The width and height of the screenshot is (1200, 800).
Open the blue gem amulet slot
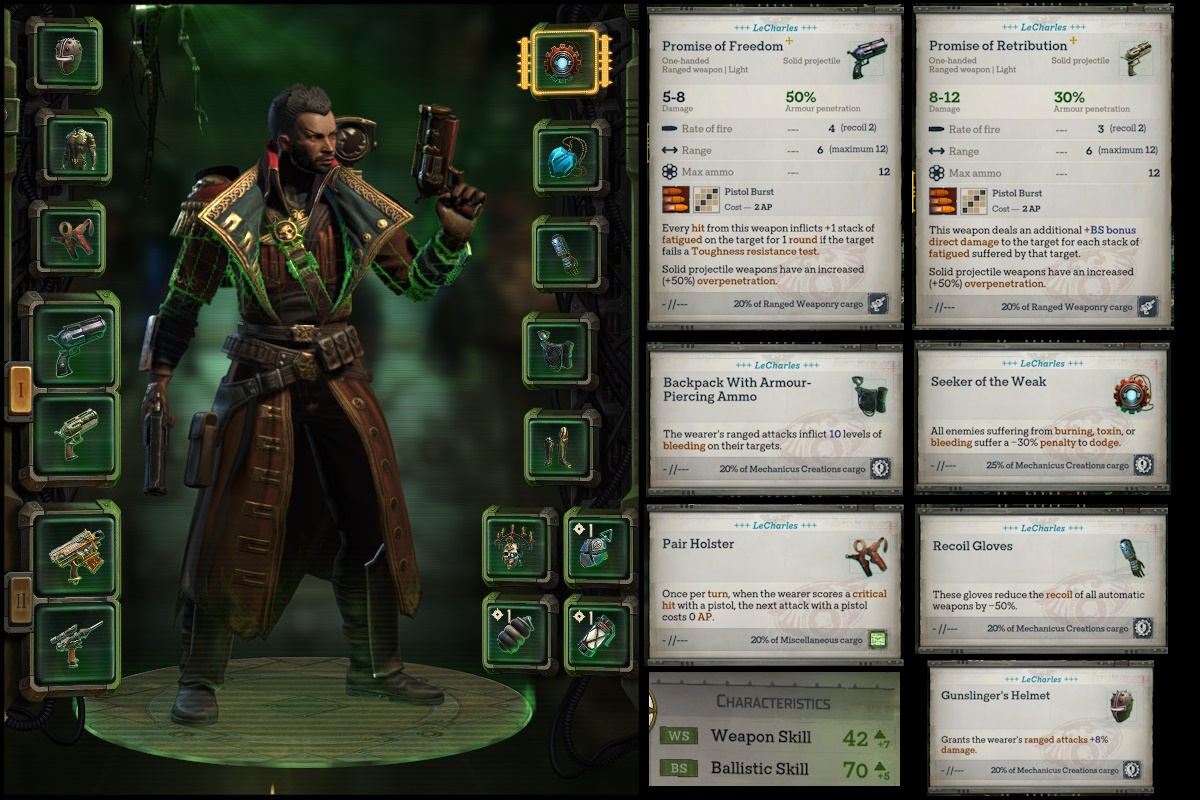(x=568, y=158)
